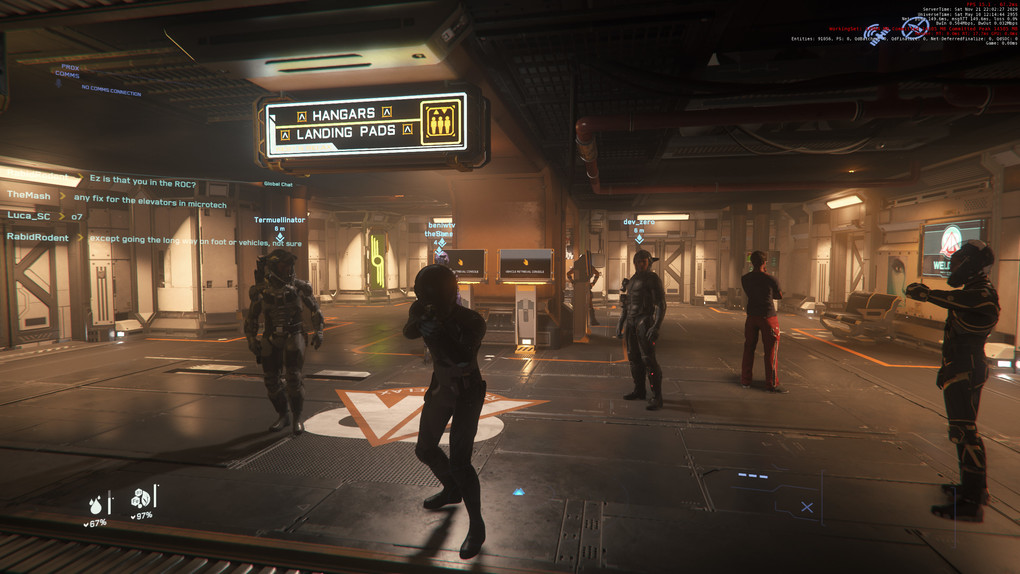The width and height of the screenshot is (1020, 574).
Task: Select the dev_zero player name marker
Action: tap(639, 221)
